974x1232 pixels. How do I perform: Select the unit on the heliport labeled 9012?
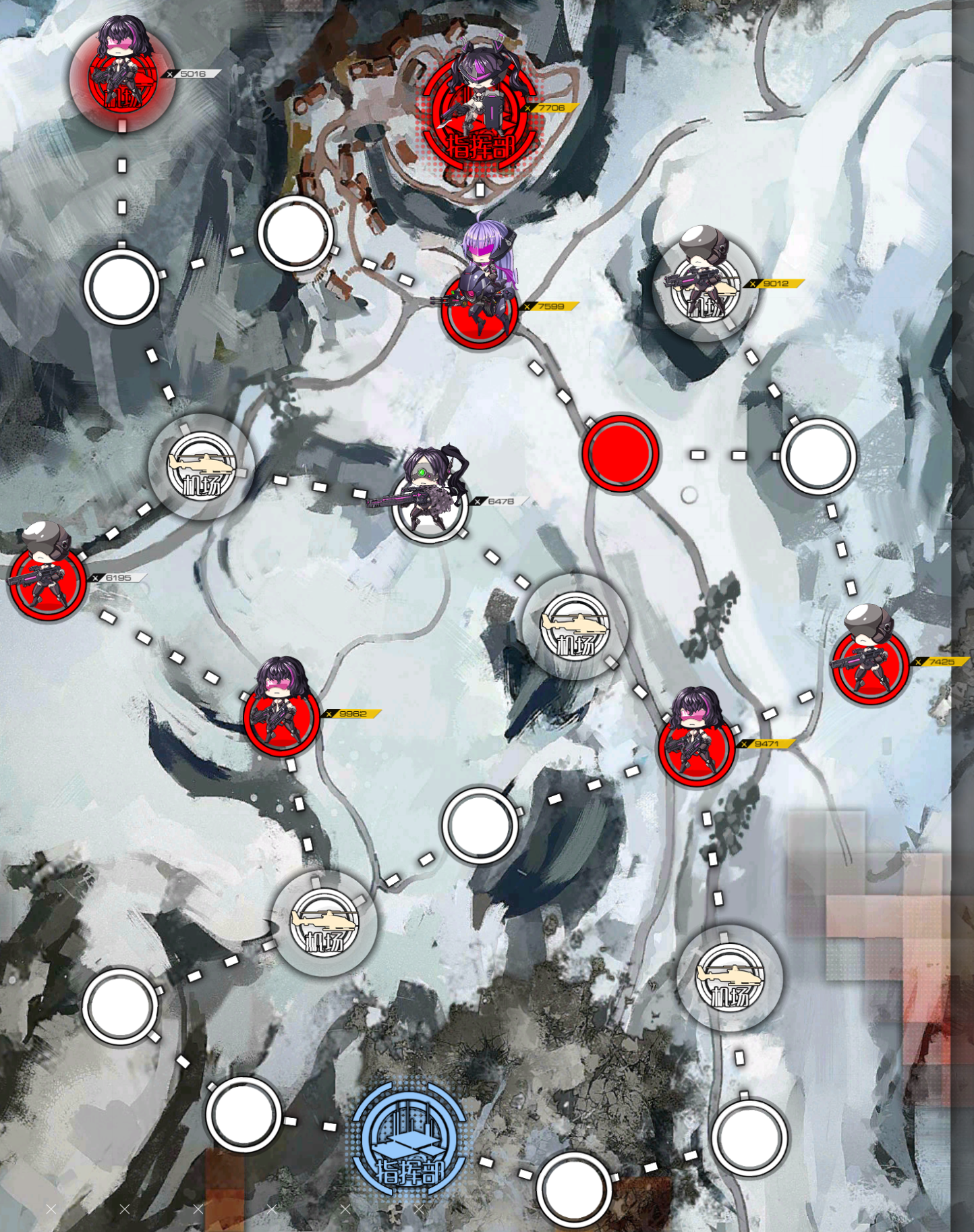(x=705, y=287)
